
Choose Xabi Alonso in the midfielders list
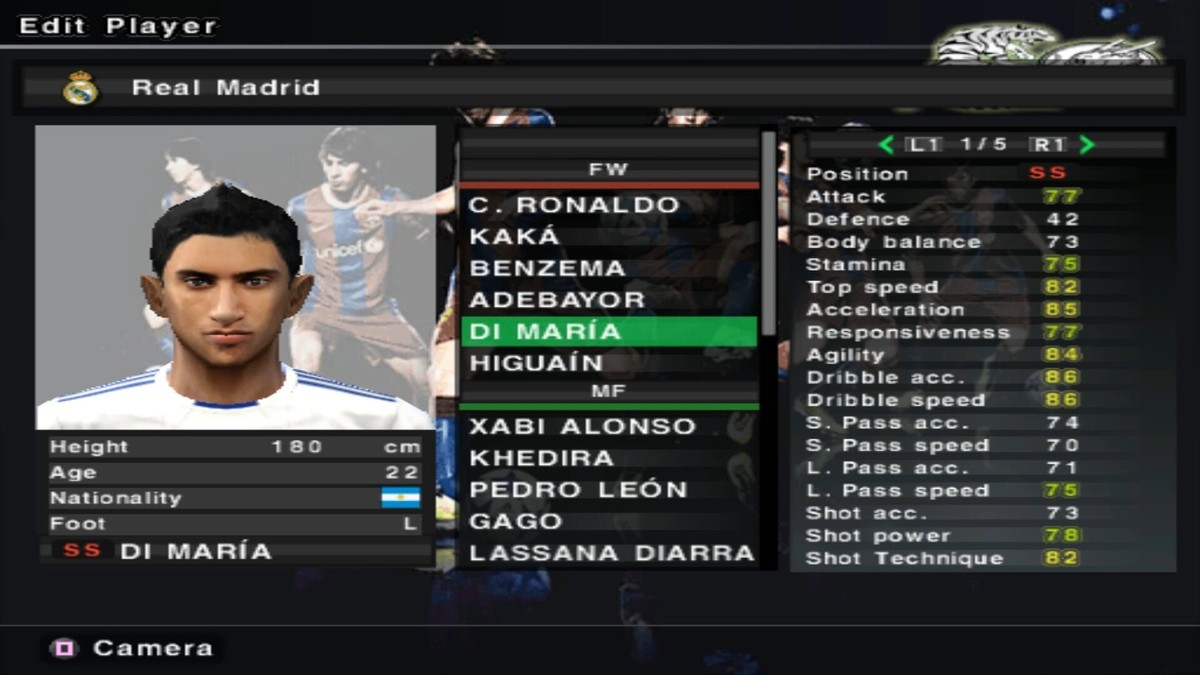(582, 426)
